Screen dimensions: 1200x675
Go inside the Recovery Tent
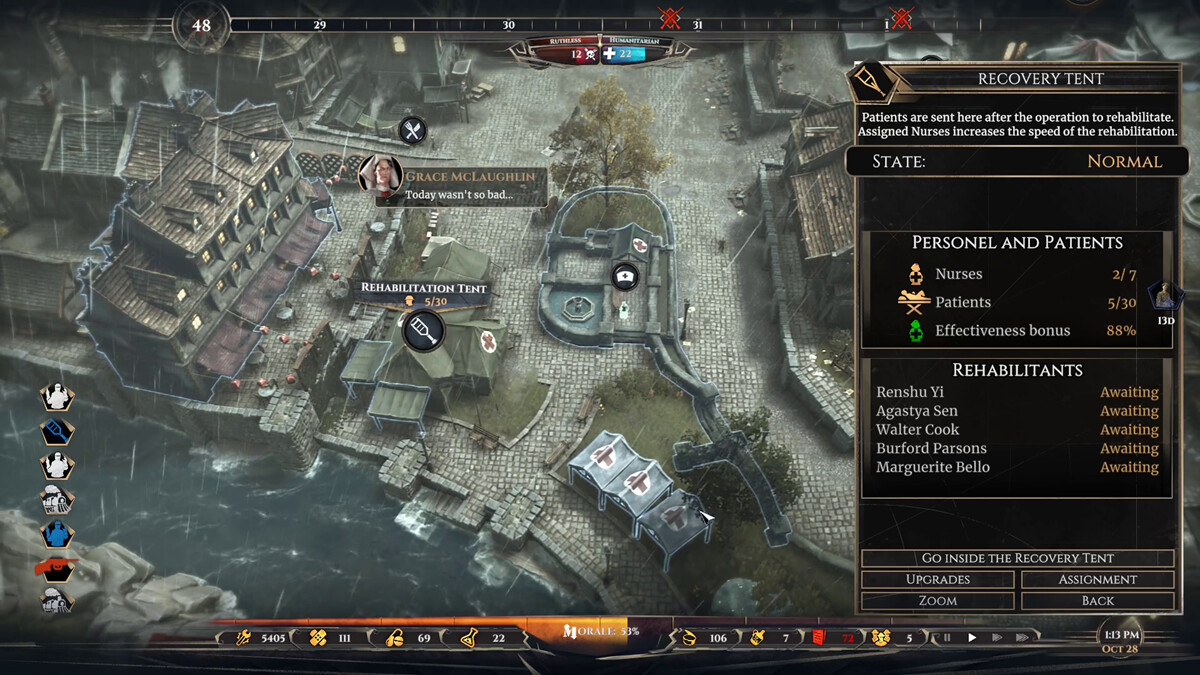(x=1017, y=558)
